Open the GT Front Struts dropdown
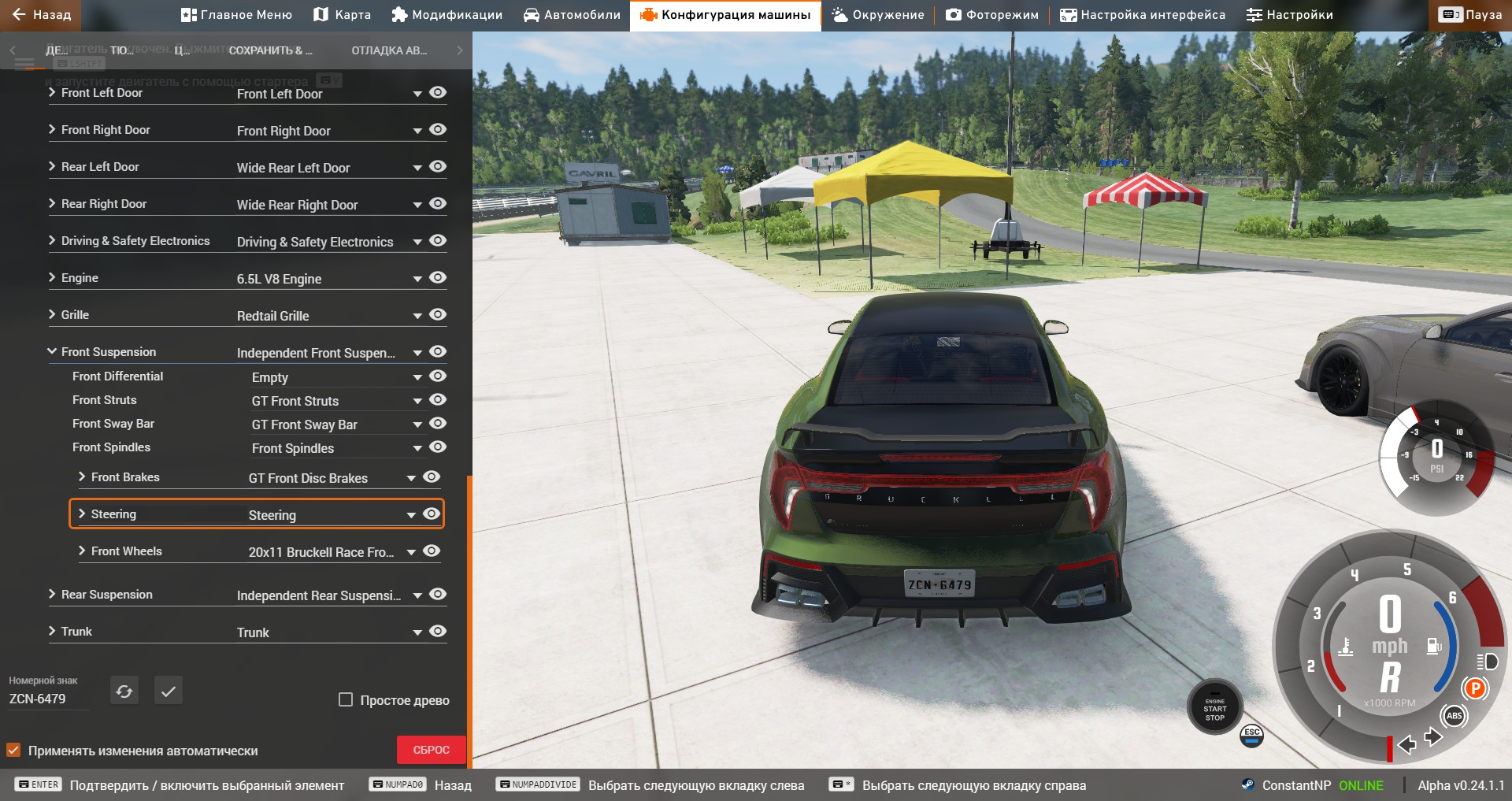 click(x=417, y=402)
